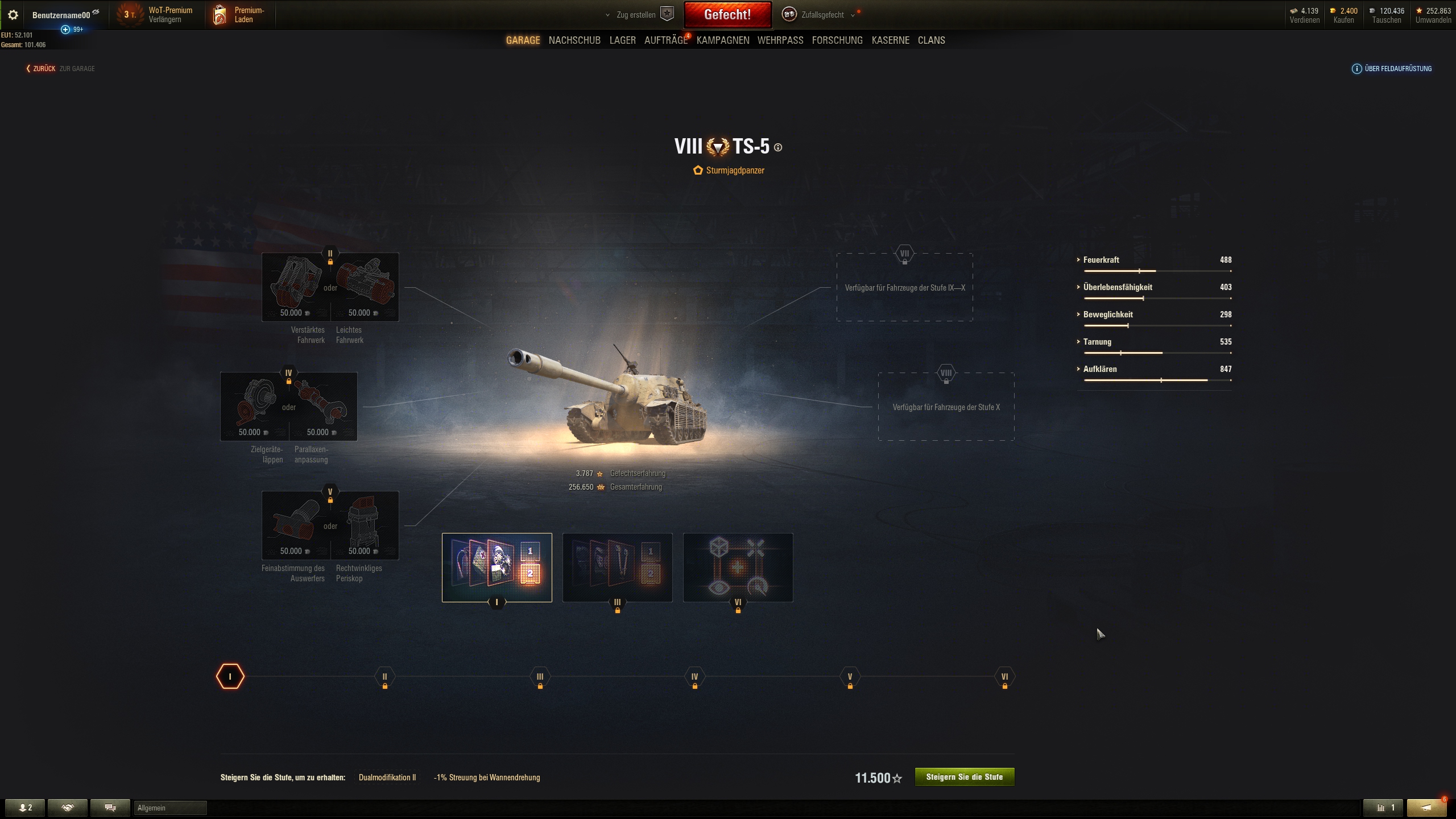Screen dimensions: 1456x819
Task: Click the Steigern Sie die Stufe button
Action: 964,776
